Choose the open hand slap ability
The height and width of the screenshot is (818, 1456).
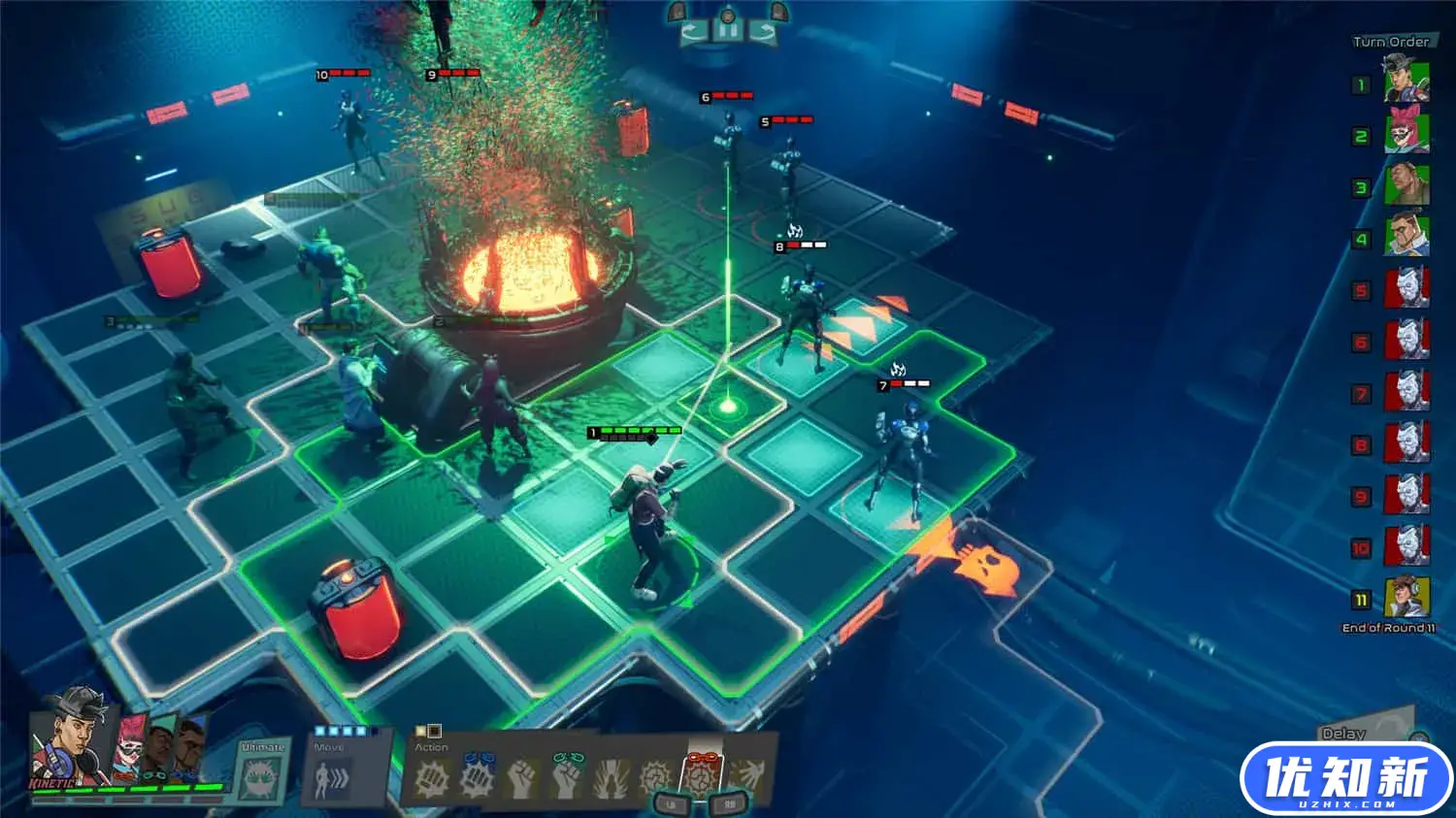tap(745, 777)
